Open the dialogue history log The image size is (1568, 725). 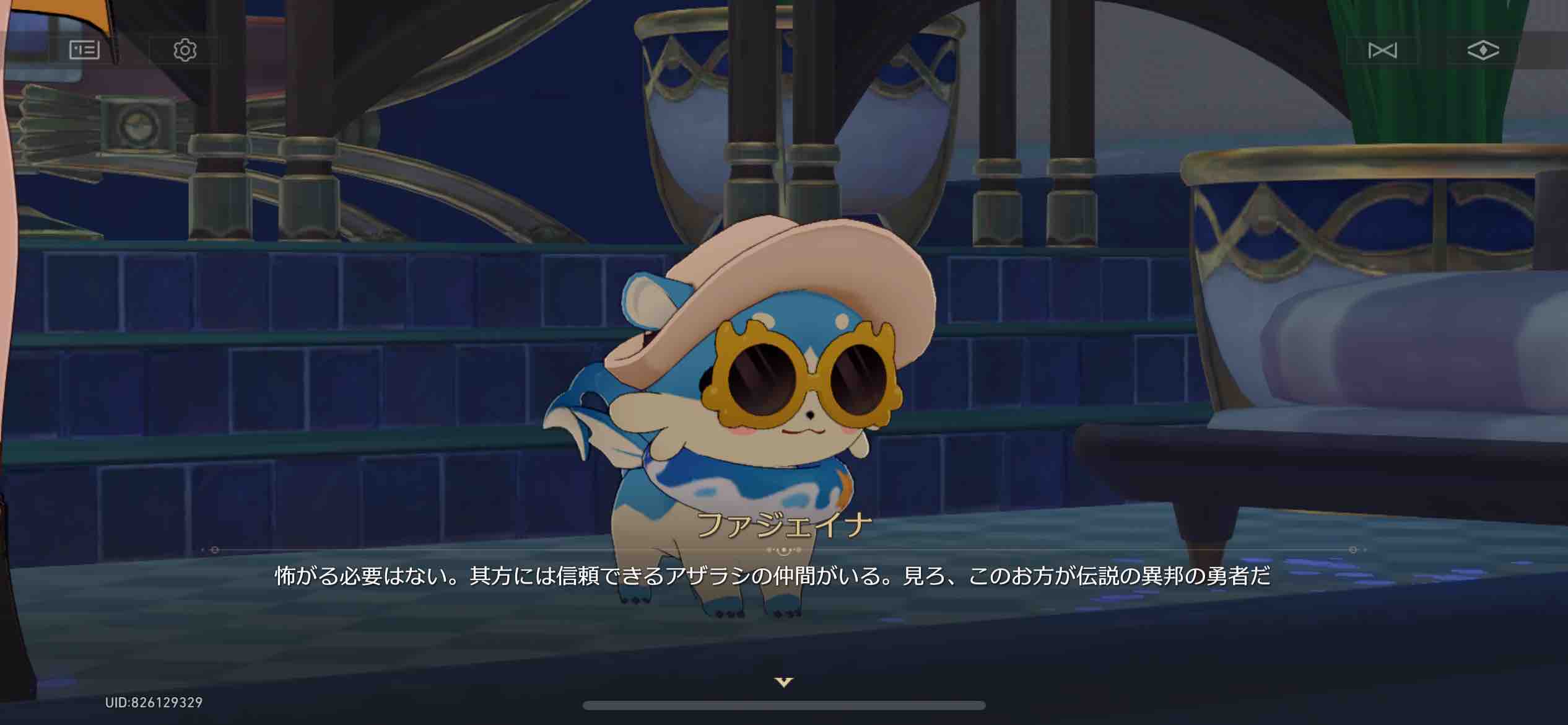tap(84, 51)
